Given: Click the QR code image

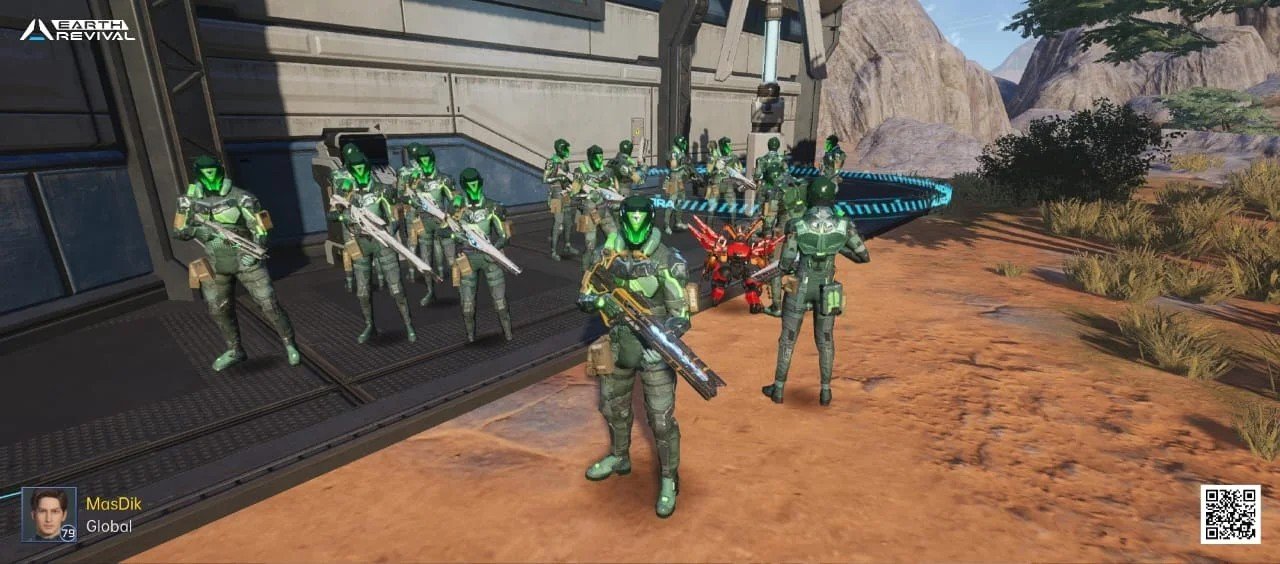Looking at the screenshot, I should [x=1229, y=514].
